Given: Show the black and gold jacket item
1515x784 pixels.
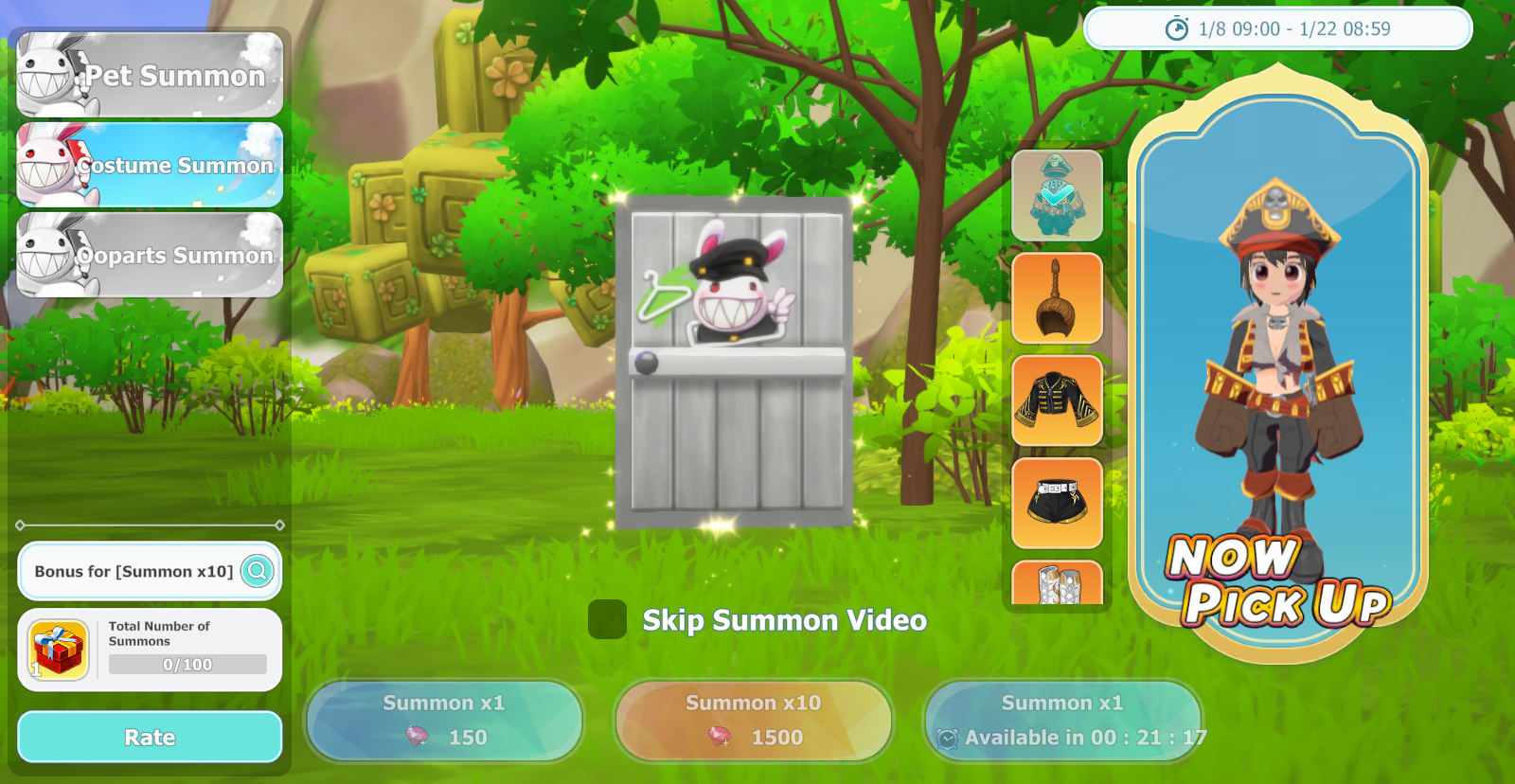Looking at the screenshot, I should pyautogui.click(x=1057, y=401).
